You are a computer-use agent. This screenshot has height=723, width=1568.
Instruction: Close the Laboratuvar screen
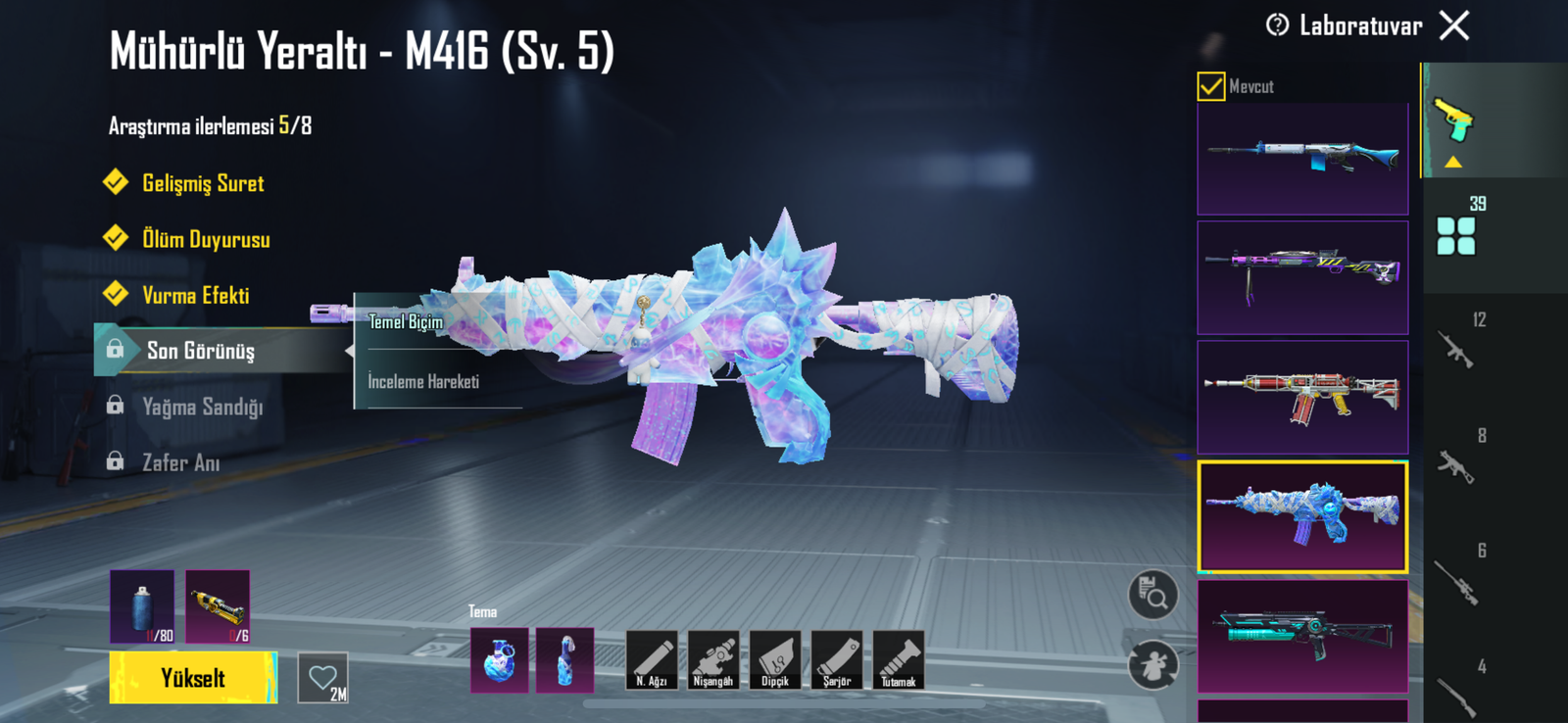tap(1454, 25)
